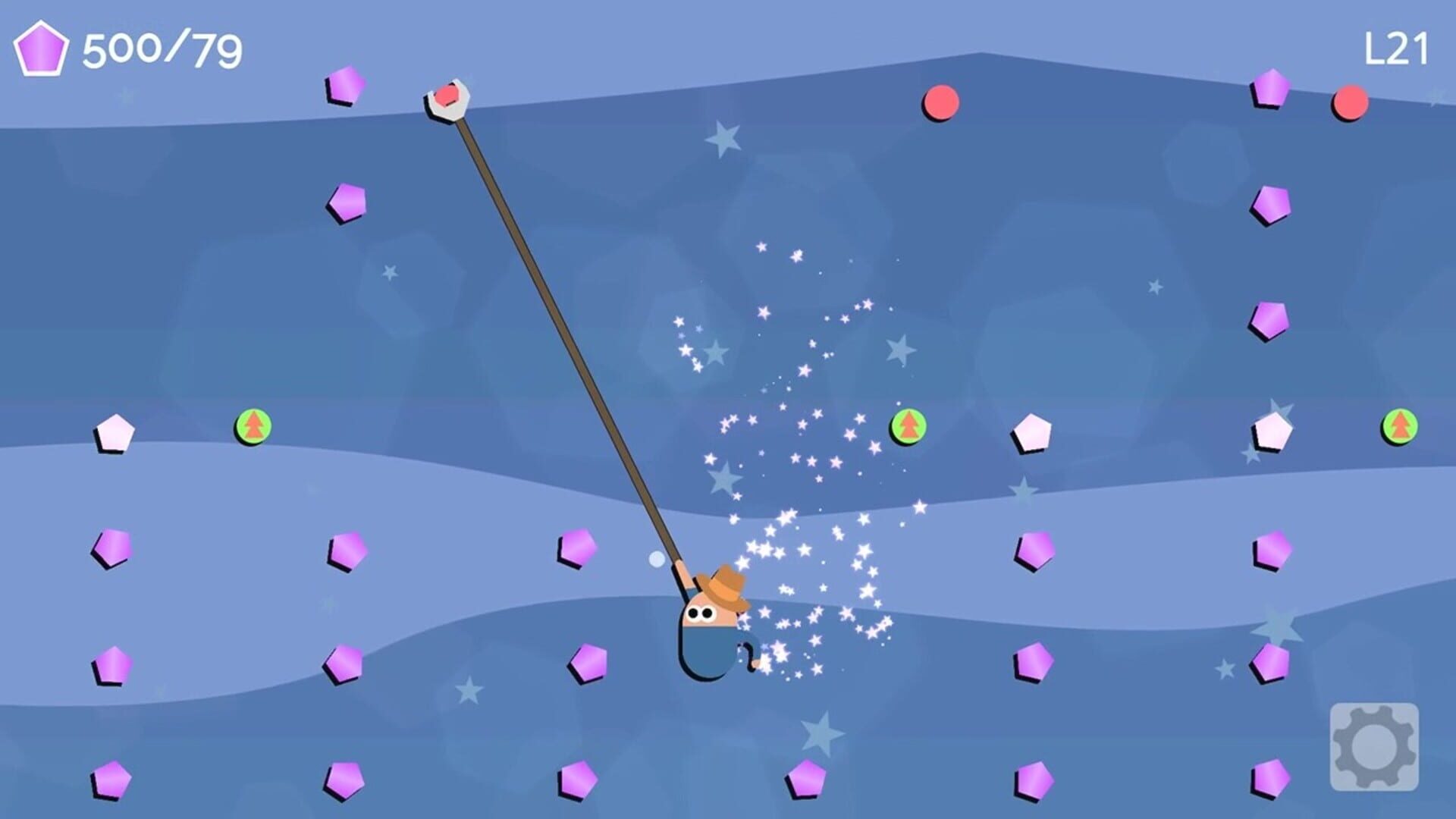
Task: Click the small white ball on the hammer shaft
Action: [658, 559]
